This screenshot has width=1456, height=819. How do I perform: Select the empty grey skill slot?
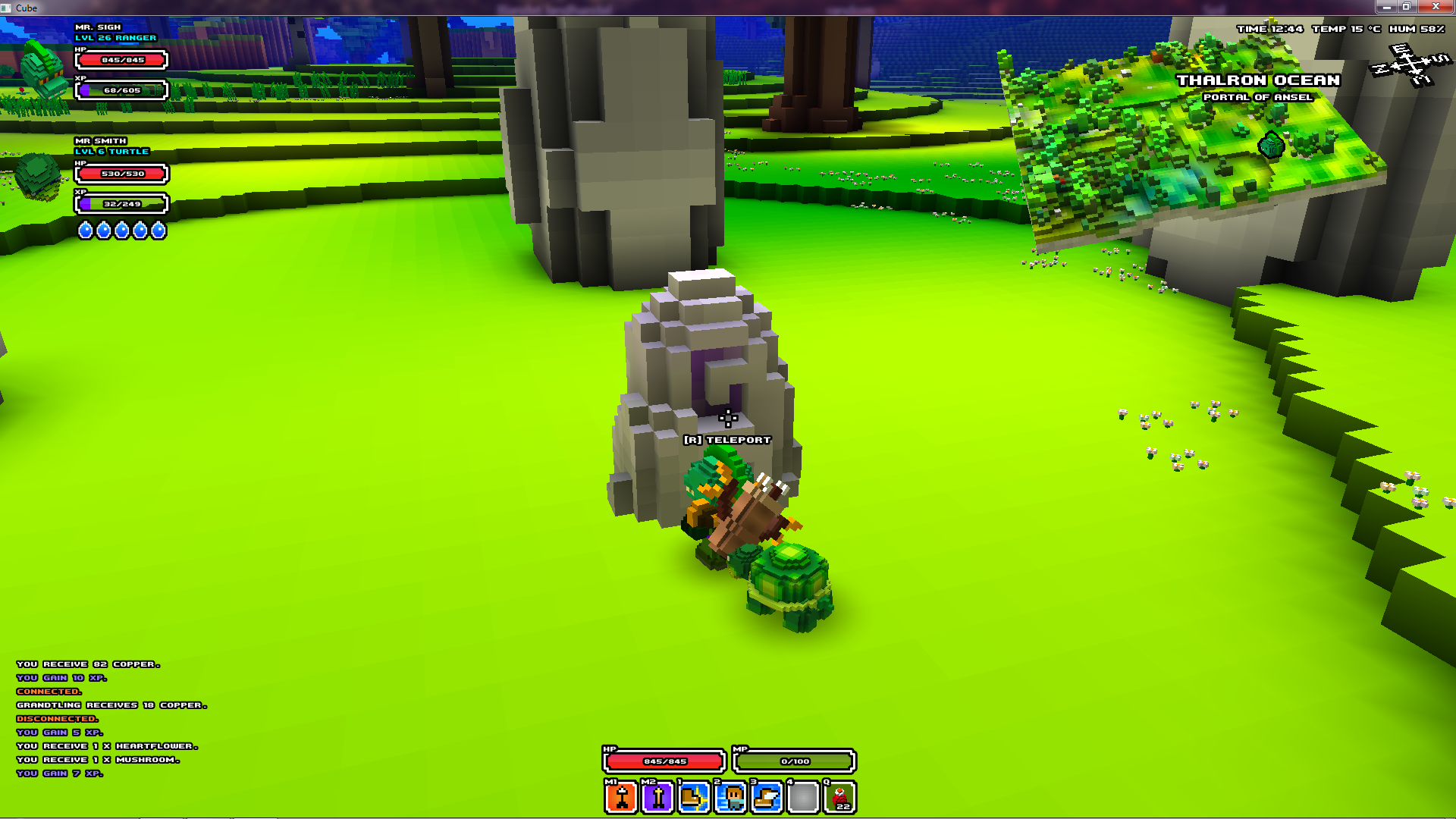[804, 798]
